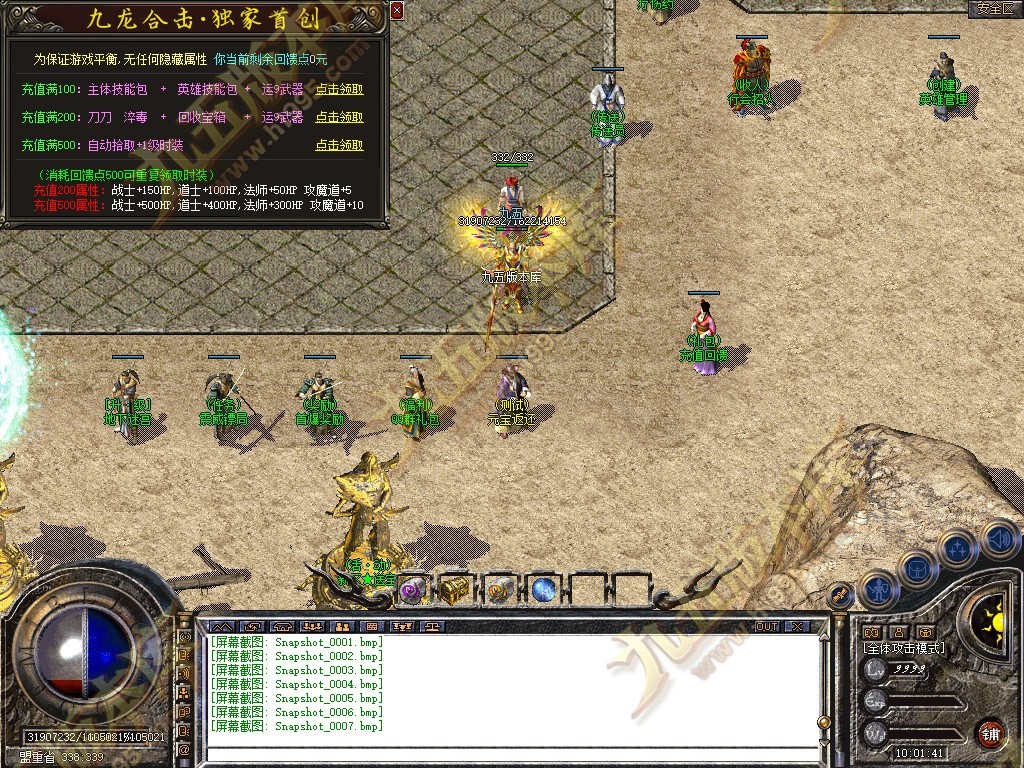Close the 九龙合击 recharge reward panel

397,11
